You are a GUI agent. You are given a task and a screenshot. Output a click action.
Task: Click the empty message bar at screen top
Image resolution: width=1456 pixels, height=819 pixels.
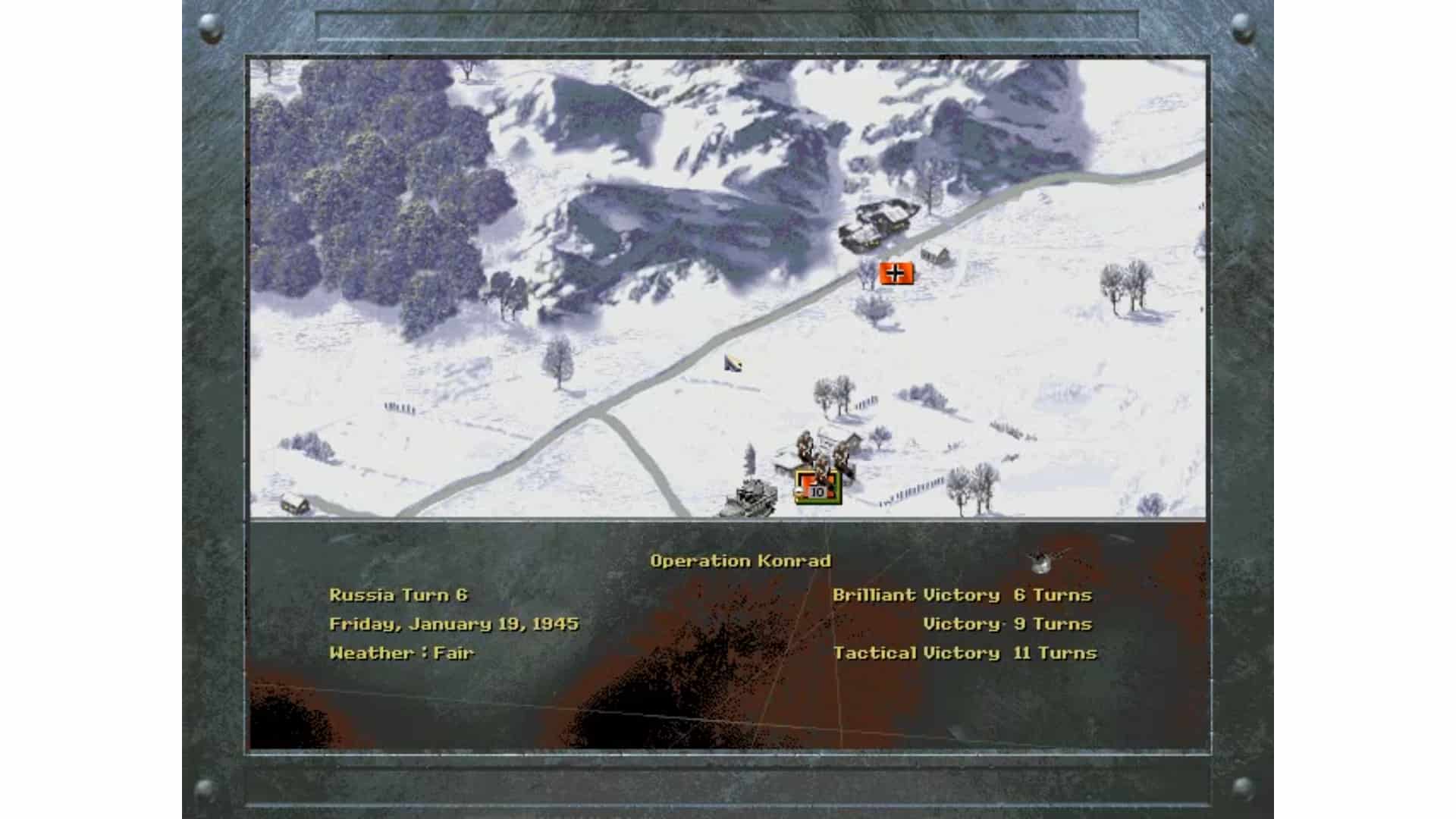(728, 23)
